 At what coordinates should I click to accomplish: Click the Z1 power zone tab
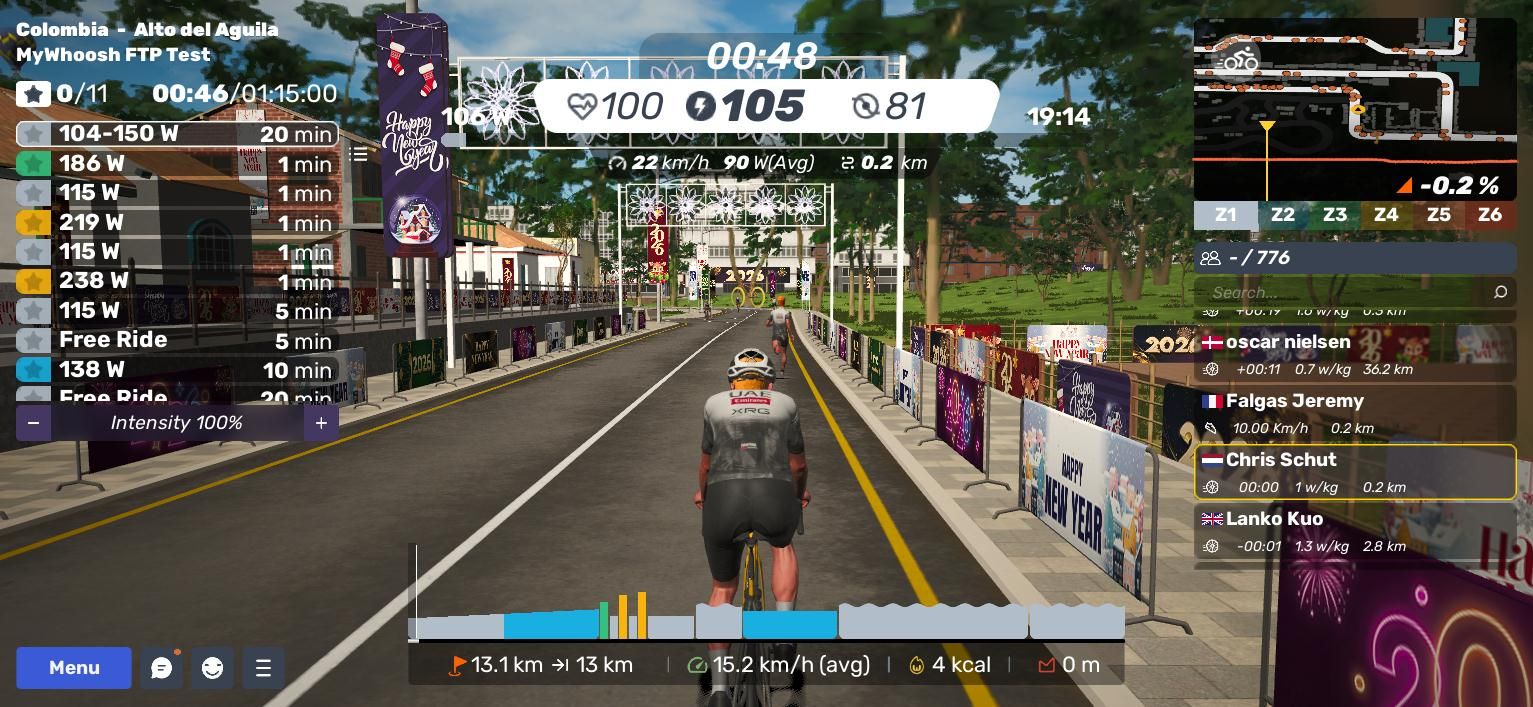(x=1225, y=215)
